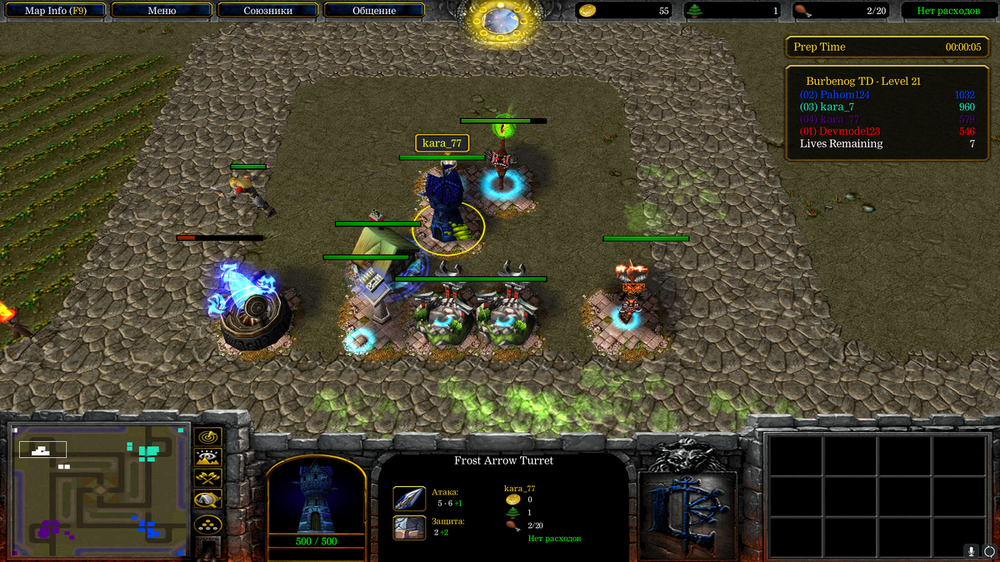Click the defense armor icon
1000x562 pixels.
pyautogui.click(x=409, y=527)
